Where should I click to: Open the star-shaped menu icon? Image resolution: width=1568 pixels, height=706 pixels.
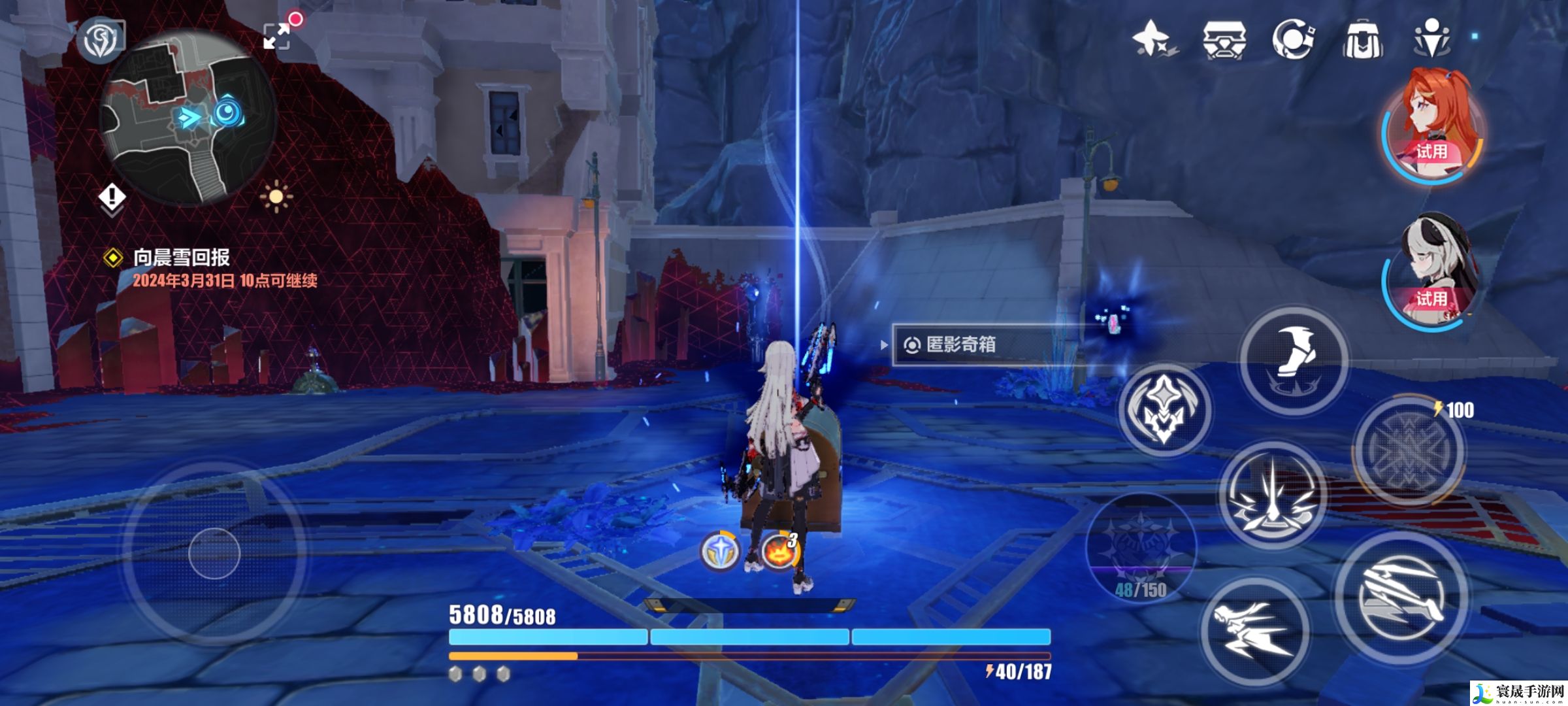1152,39
